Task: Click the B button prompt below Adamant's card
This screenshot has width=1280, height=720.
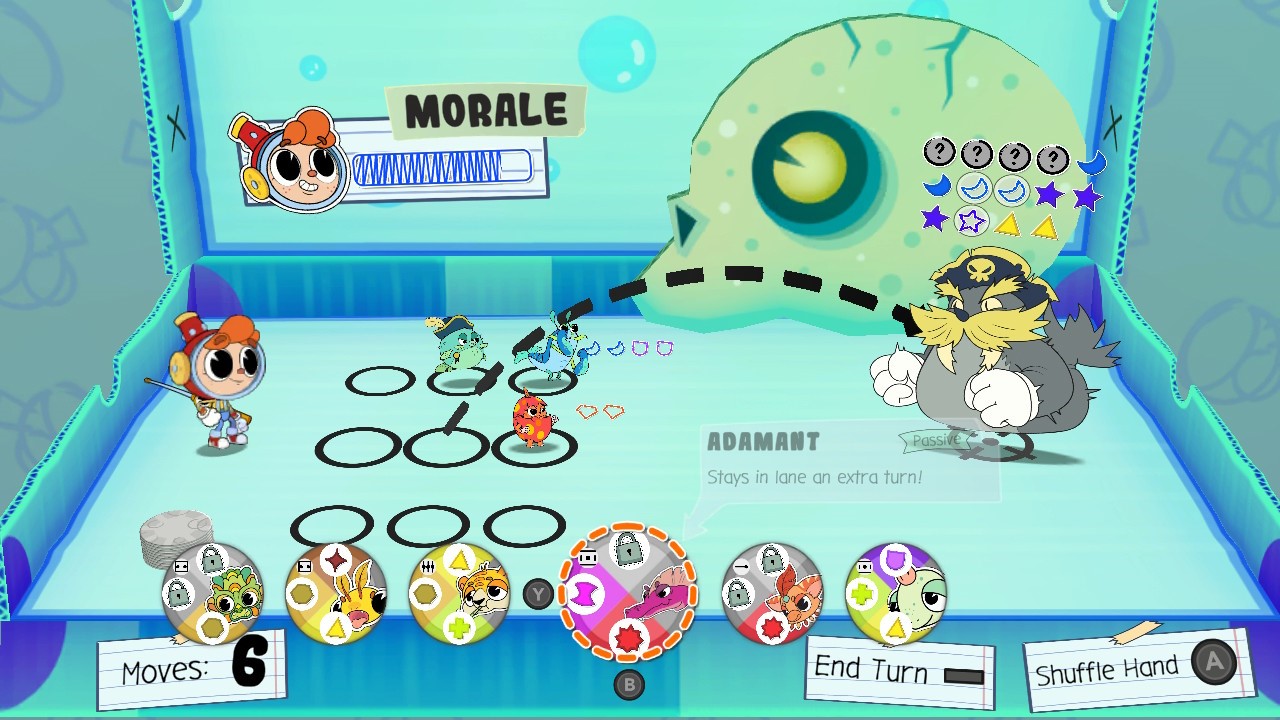Action: [630, 683]
